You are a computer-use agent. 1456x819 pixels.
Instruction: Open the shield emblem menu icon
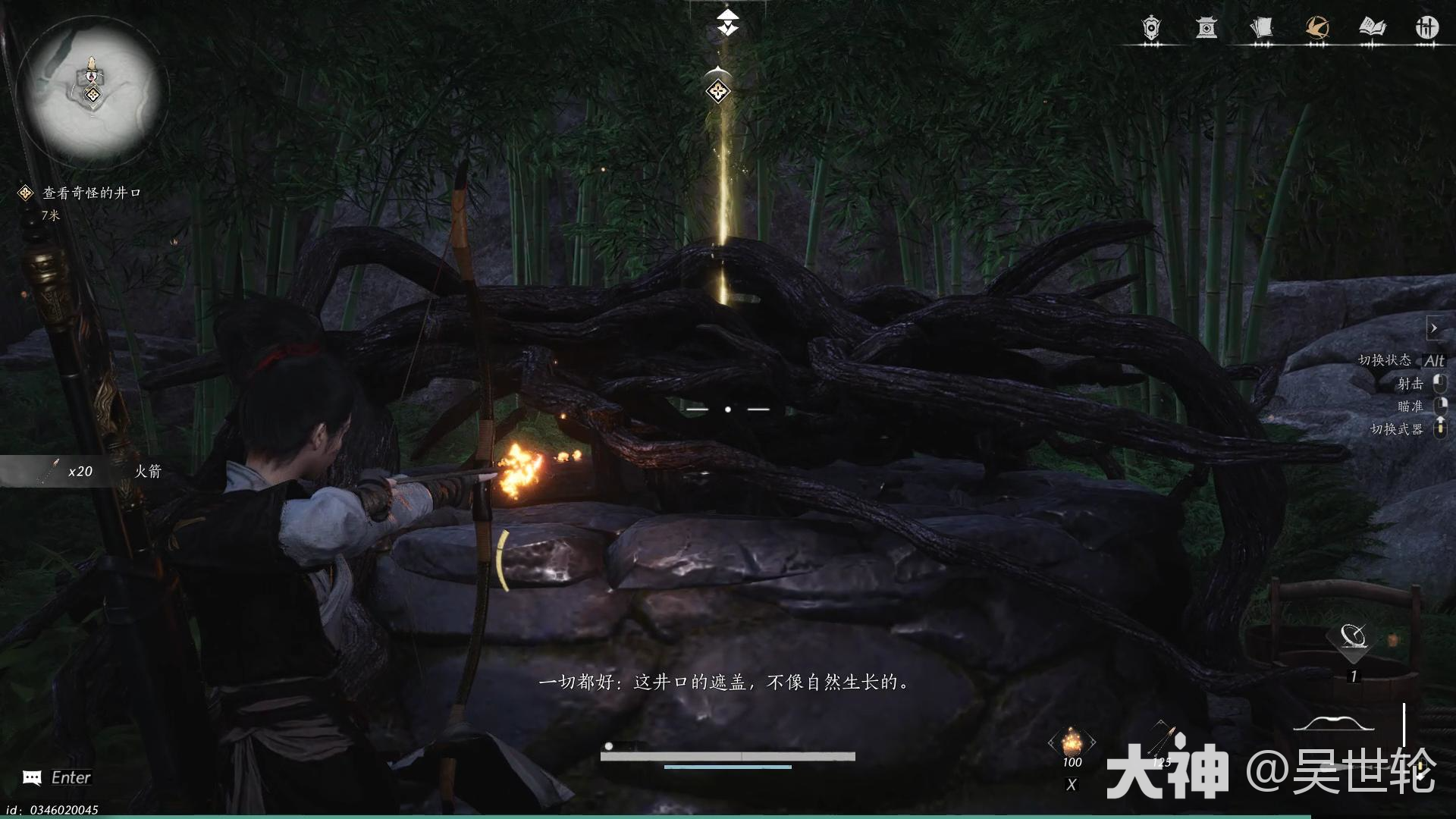coord(1151,28)
